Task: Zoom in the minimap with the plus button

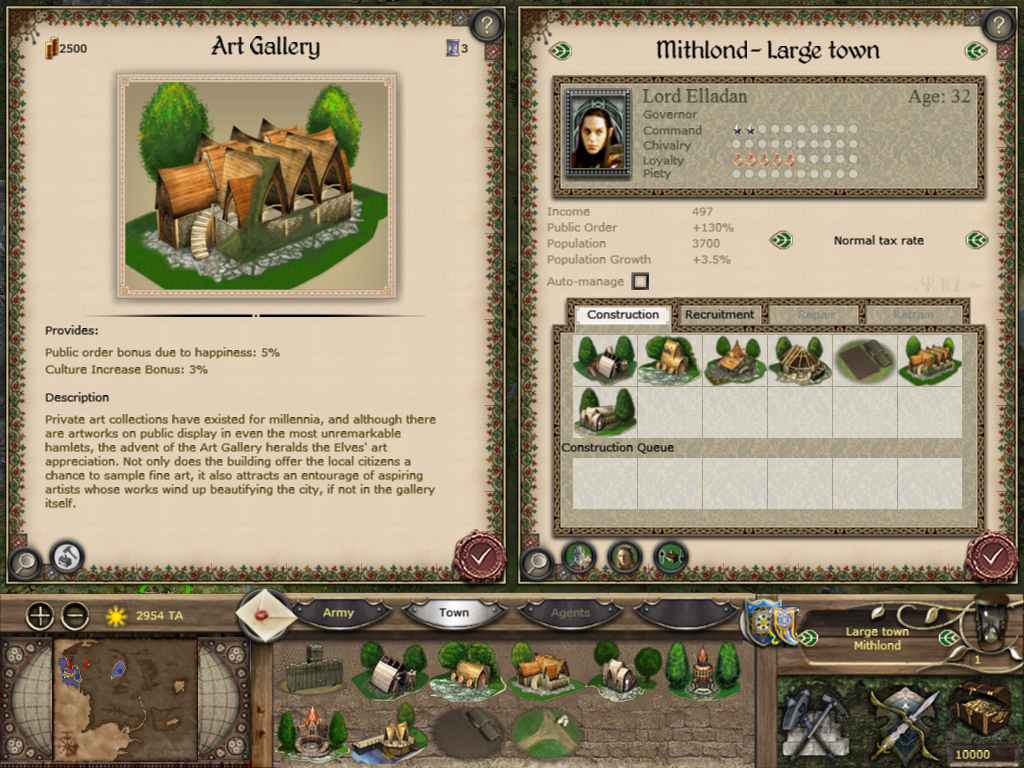Action: [40, 616]
